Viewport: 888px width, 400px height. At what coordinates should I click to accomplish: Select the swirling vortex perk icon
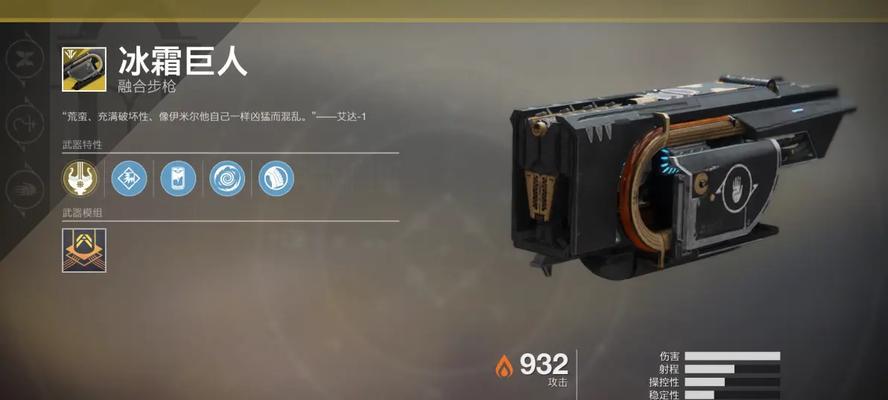click(227, 178)
